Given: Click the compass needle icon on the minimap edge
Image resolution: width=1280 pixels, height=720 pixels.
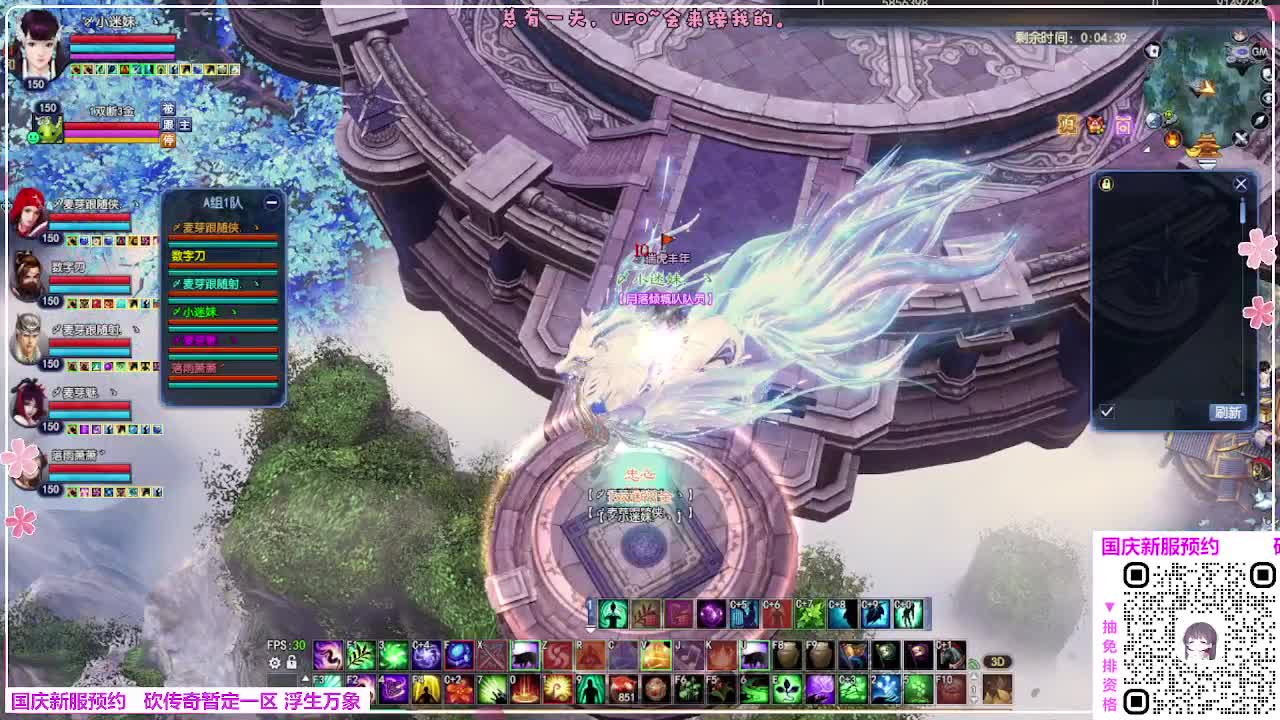Looking at the screenshot, I should click(1257, 121).
